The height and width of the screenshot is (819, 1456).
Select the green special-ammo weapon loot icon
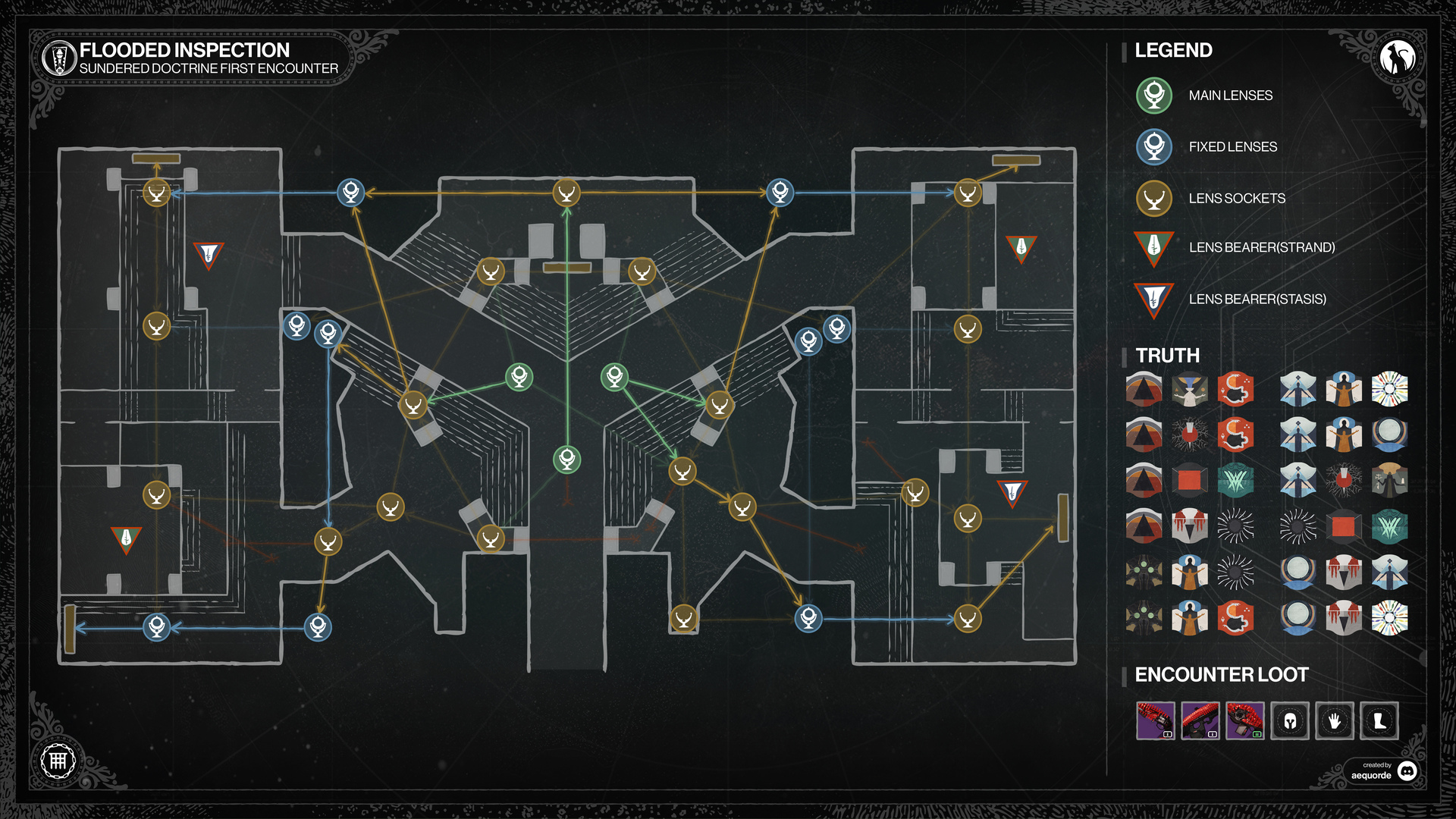coord(1245,720)
